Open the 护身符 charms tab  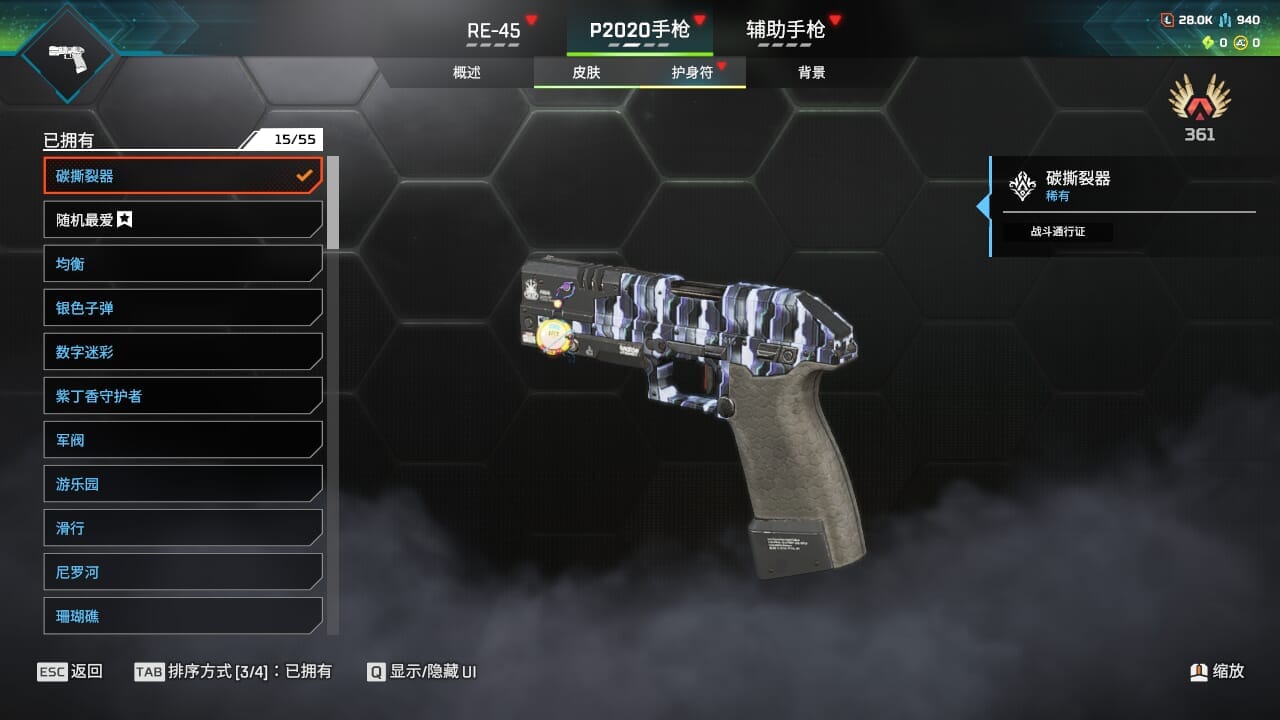692,72
